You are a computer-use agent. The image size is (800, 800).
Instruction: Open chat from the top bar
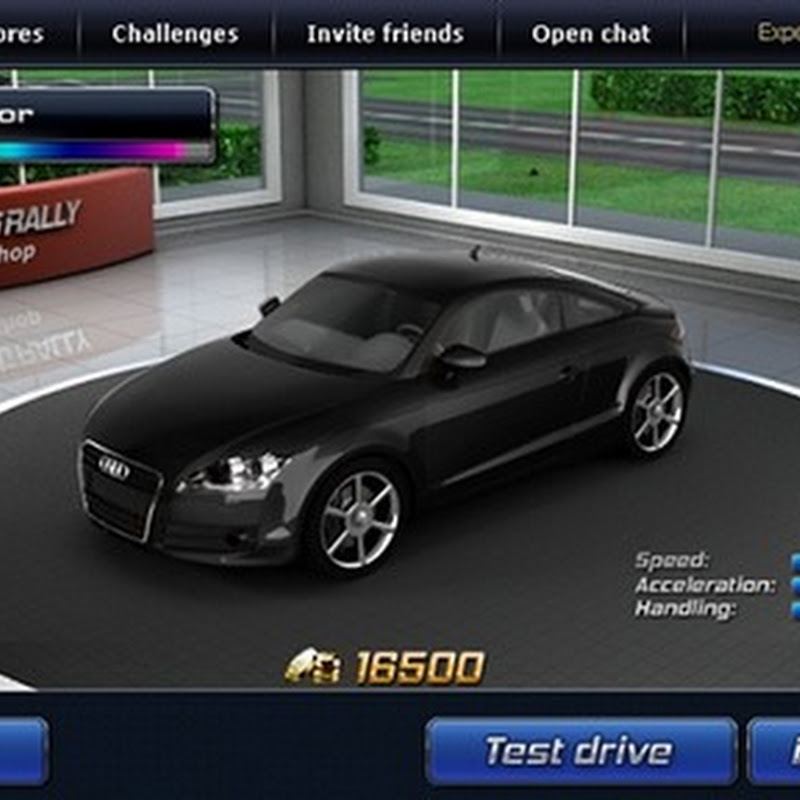pyautogui.click(x=591, y=34)
